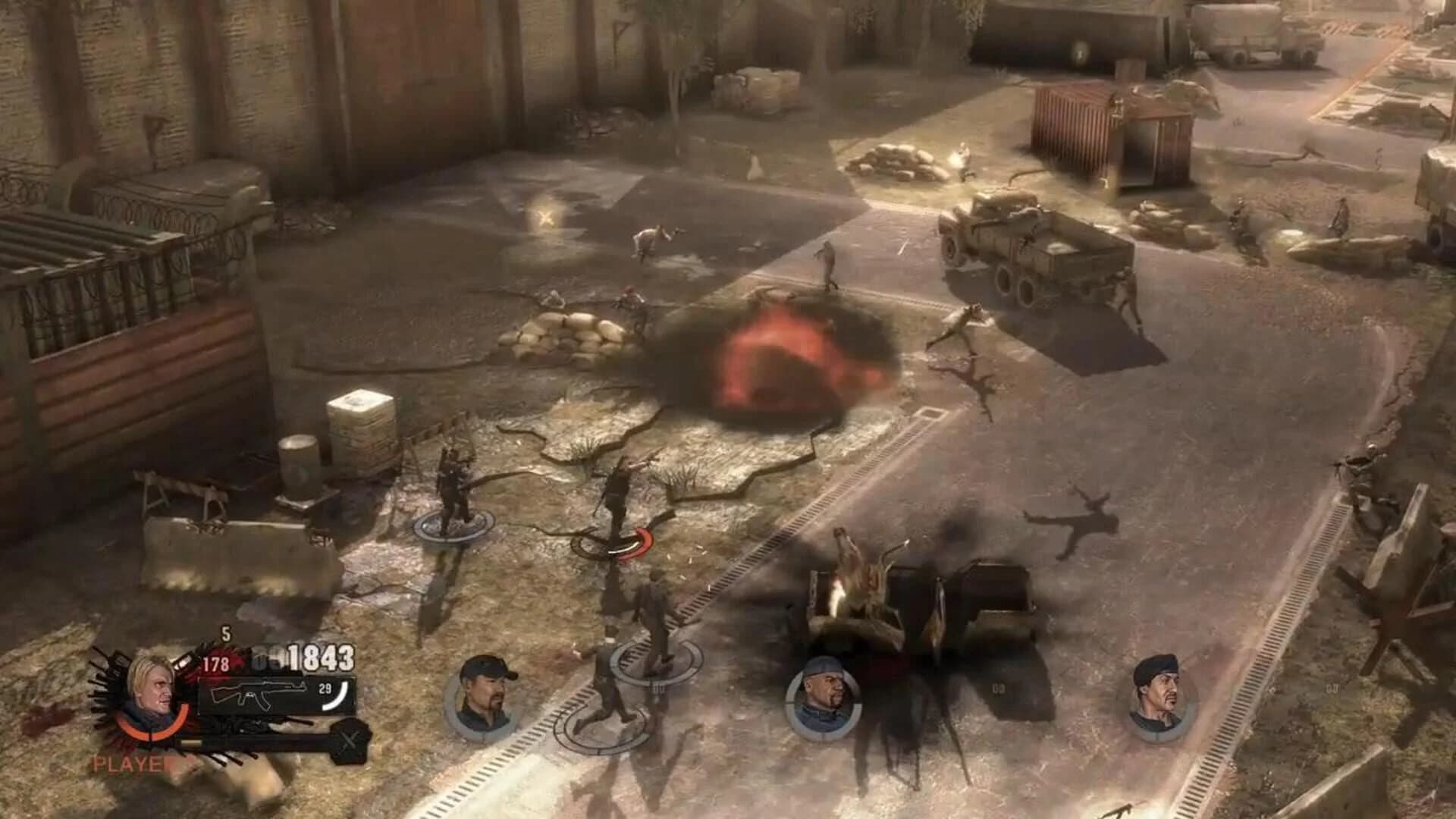The height and width of the screenshot is (819, 1456).
Task: Click the magazine count showing 29
Action: (x=324, y=688)
